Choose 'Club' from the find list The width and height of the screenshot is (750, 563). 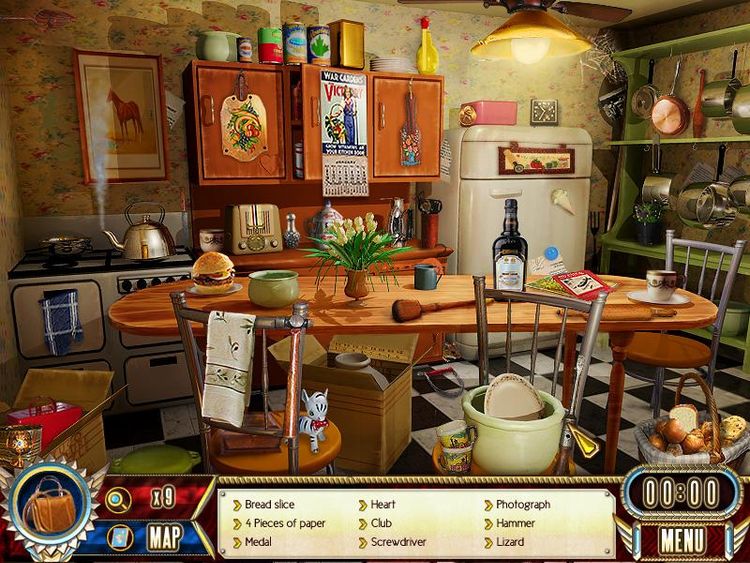click(380, 523)
